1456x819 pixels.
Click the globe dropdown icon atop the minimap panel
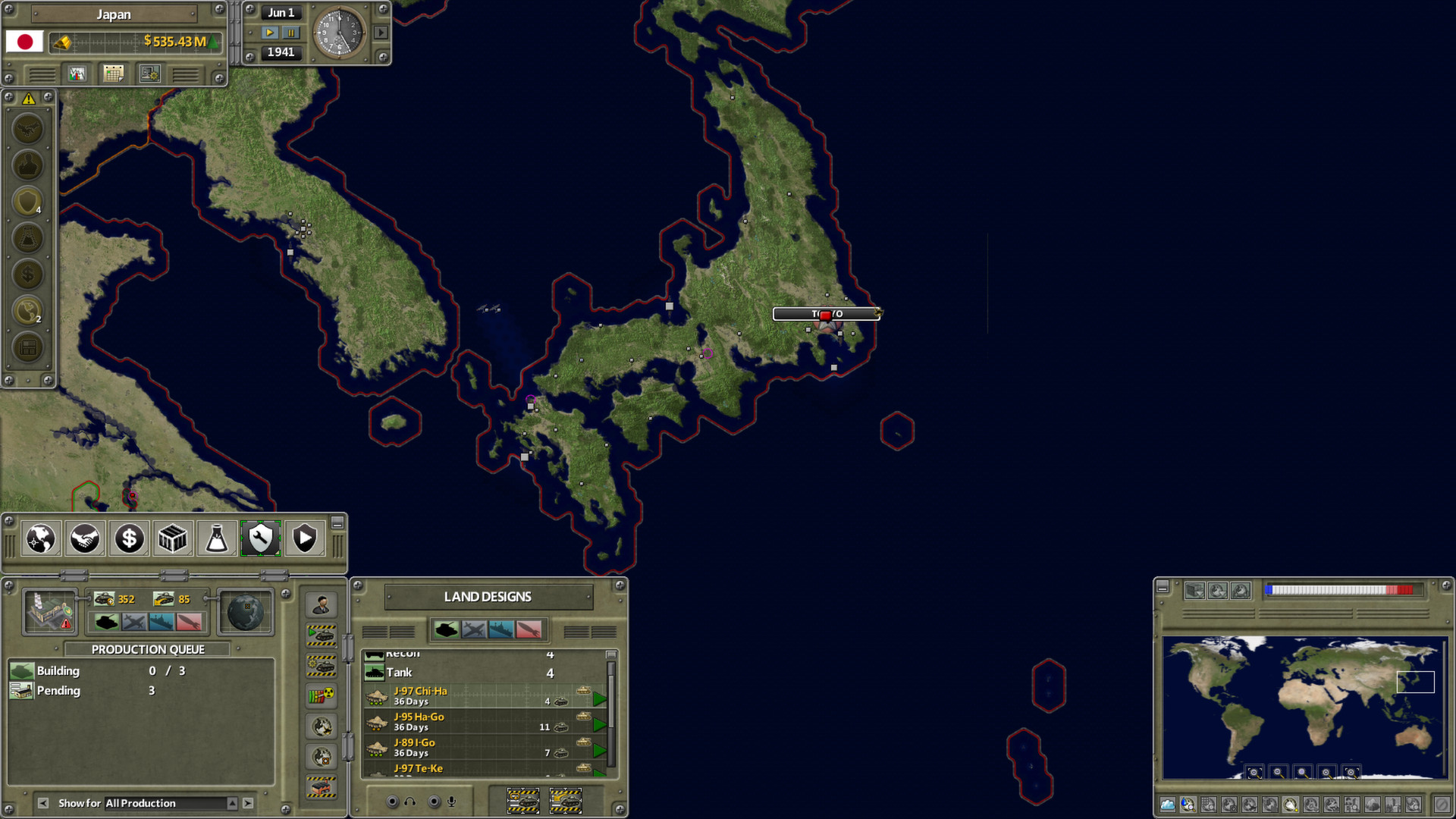(1216, 590)
